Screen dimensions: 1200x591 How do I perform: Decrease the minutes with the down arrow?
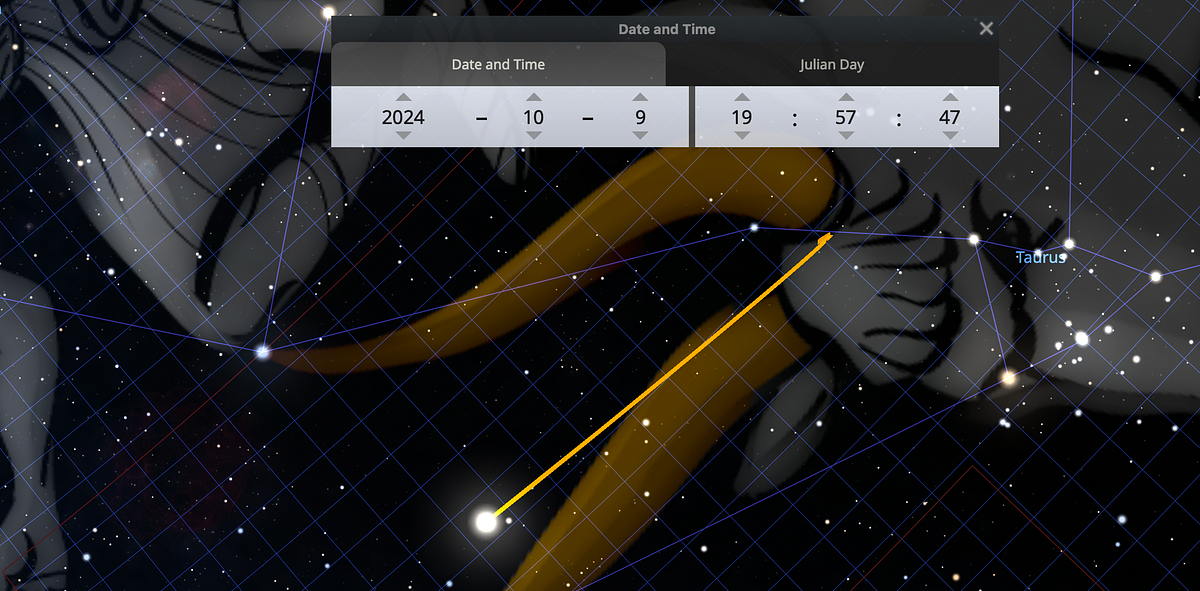846,136
